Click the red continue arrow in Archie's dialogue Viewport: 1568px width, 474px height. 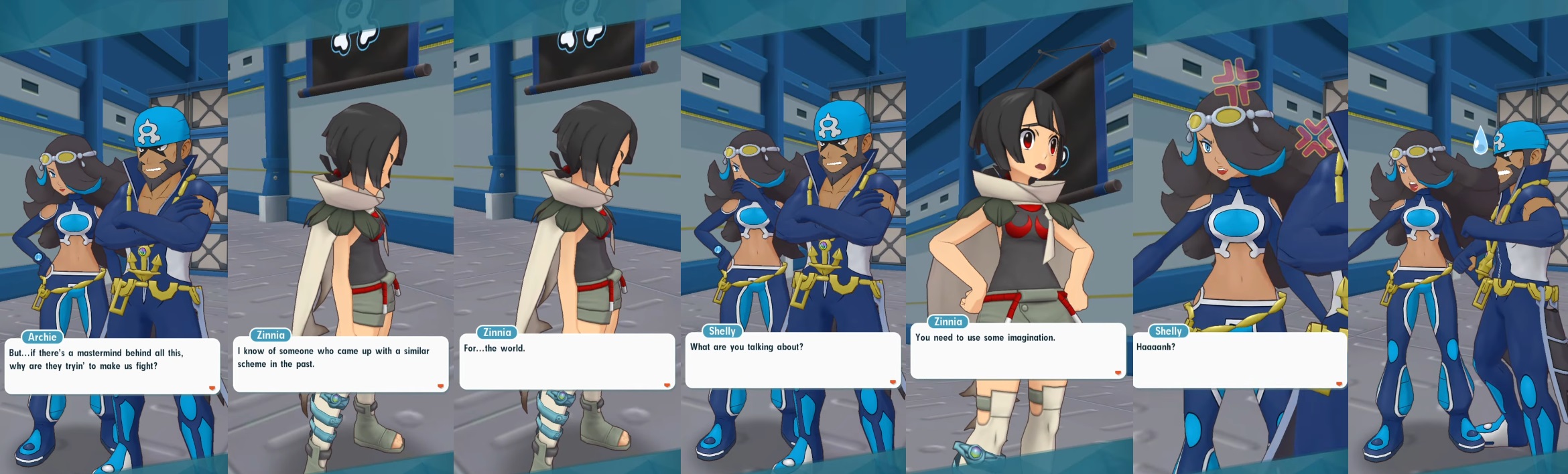click(212, 388)
